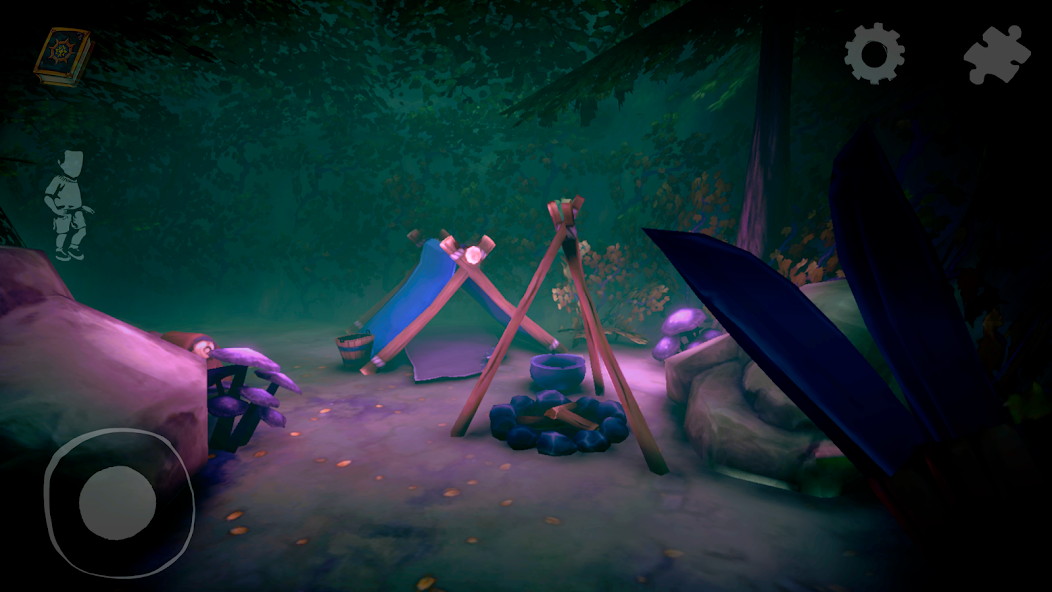Open the spellbook journal icon
This screenshot has height=592, width=1052.
(63, 55)
